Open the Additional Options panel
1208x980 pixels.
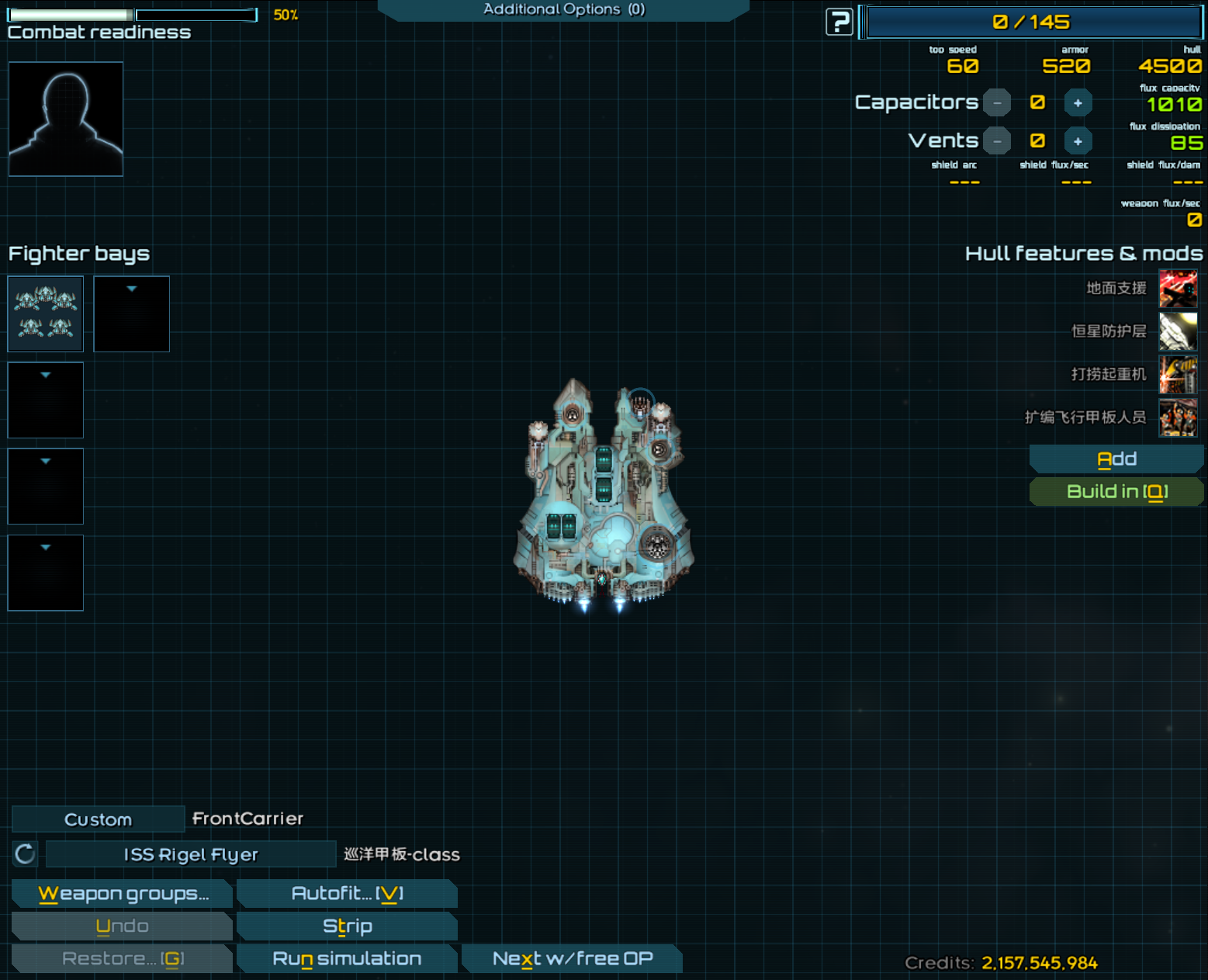coord(563,9)
